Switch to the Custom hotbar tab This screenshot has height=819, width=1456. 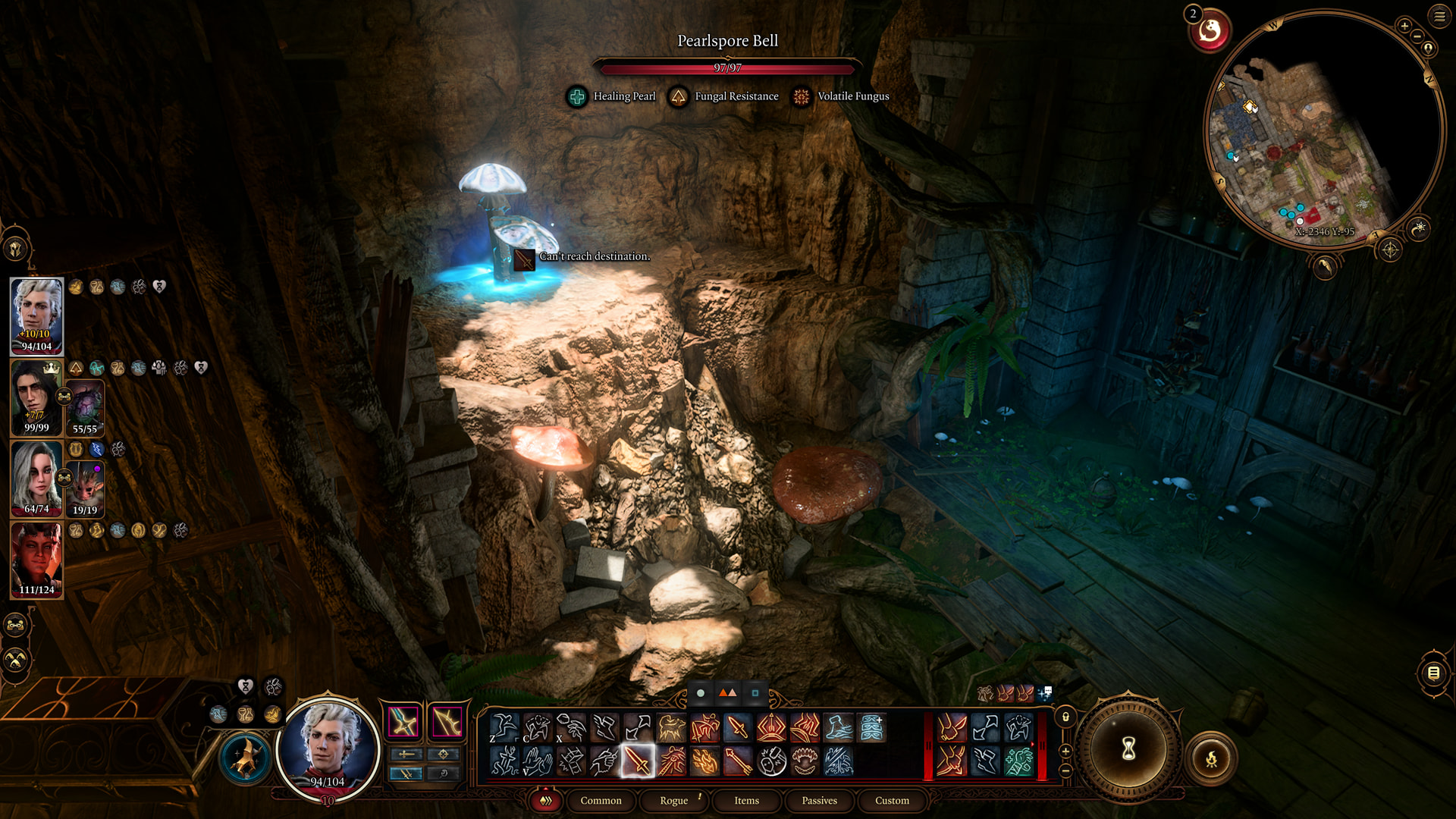[892, 800]
